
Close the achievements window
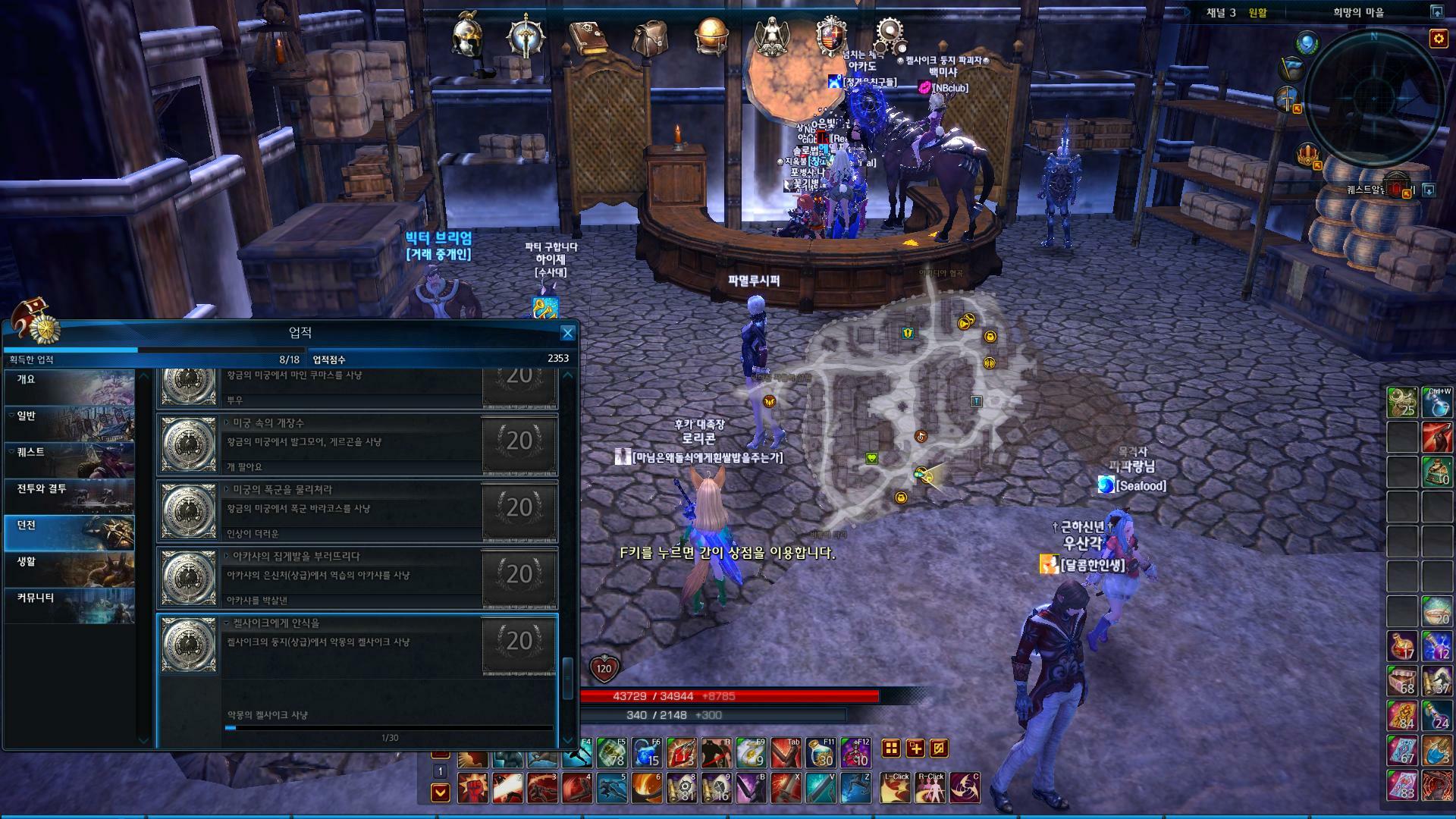(567, 333)
